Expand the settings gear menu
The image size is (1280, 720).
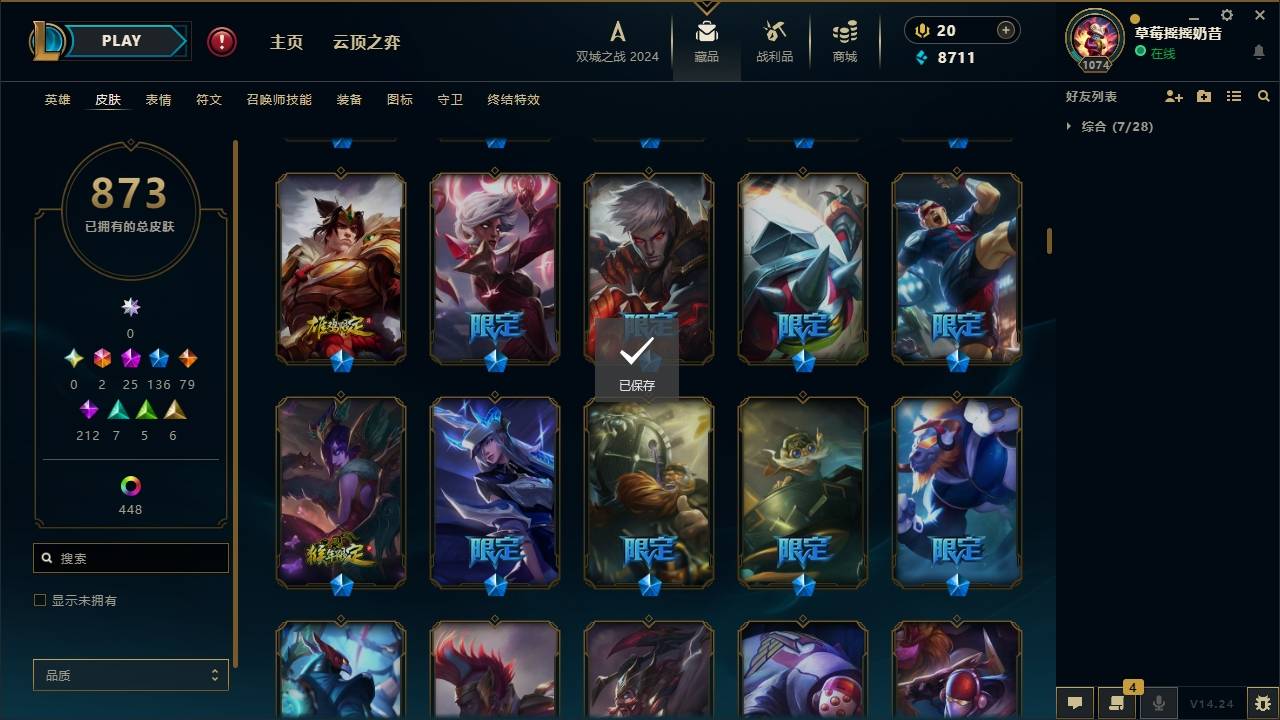click(x=1226, y=15)
